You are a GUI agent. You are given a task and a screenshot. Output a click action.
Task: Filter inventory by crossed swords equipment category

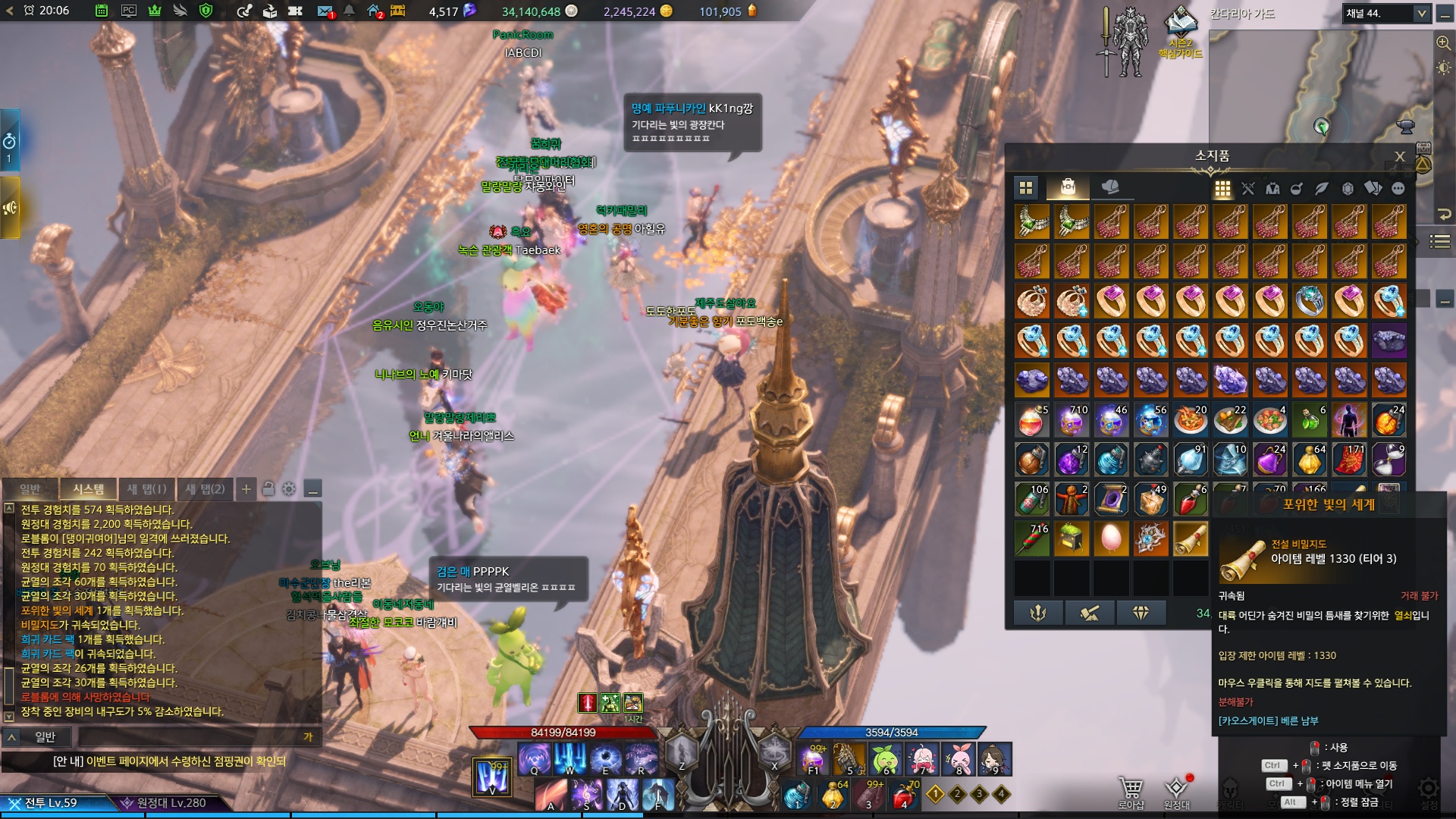click(x=1248, y=189)
